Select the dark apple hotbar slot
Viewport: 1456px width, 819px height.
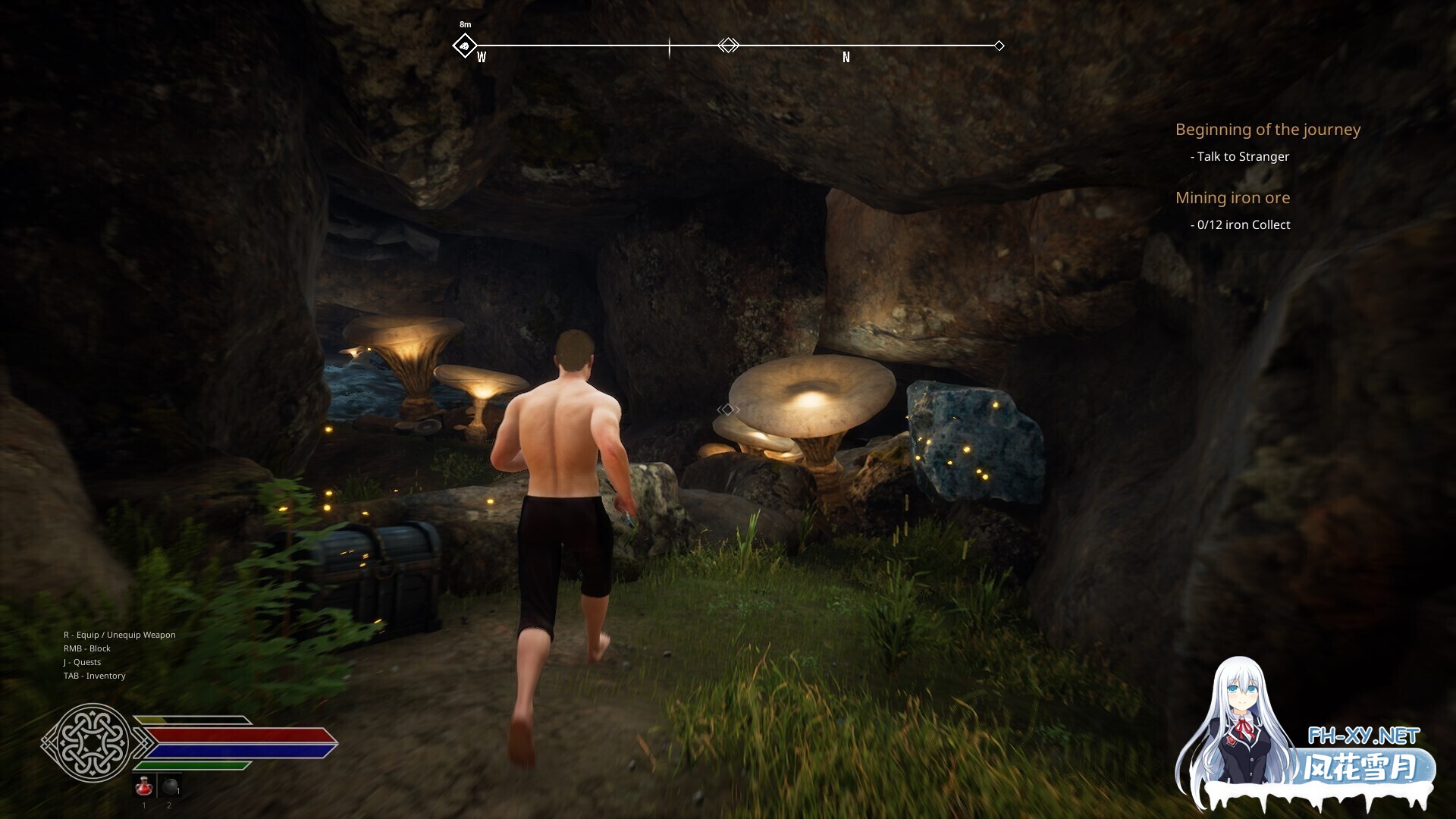pos(170,787)
